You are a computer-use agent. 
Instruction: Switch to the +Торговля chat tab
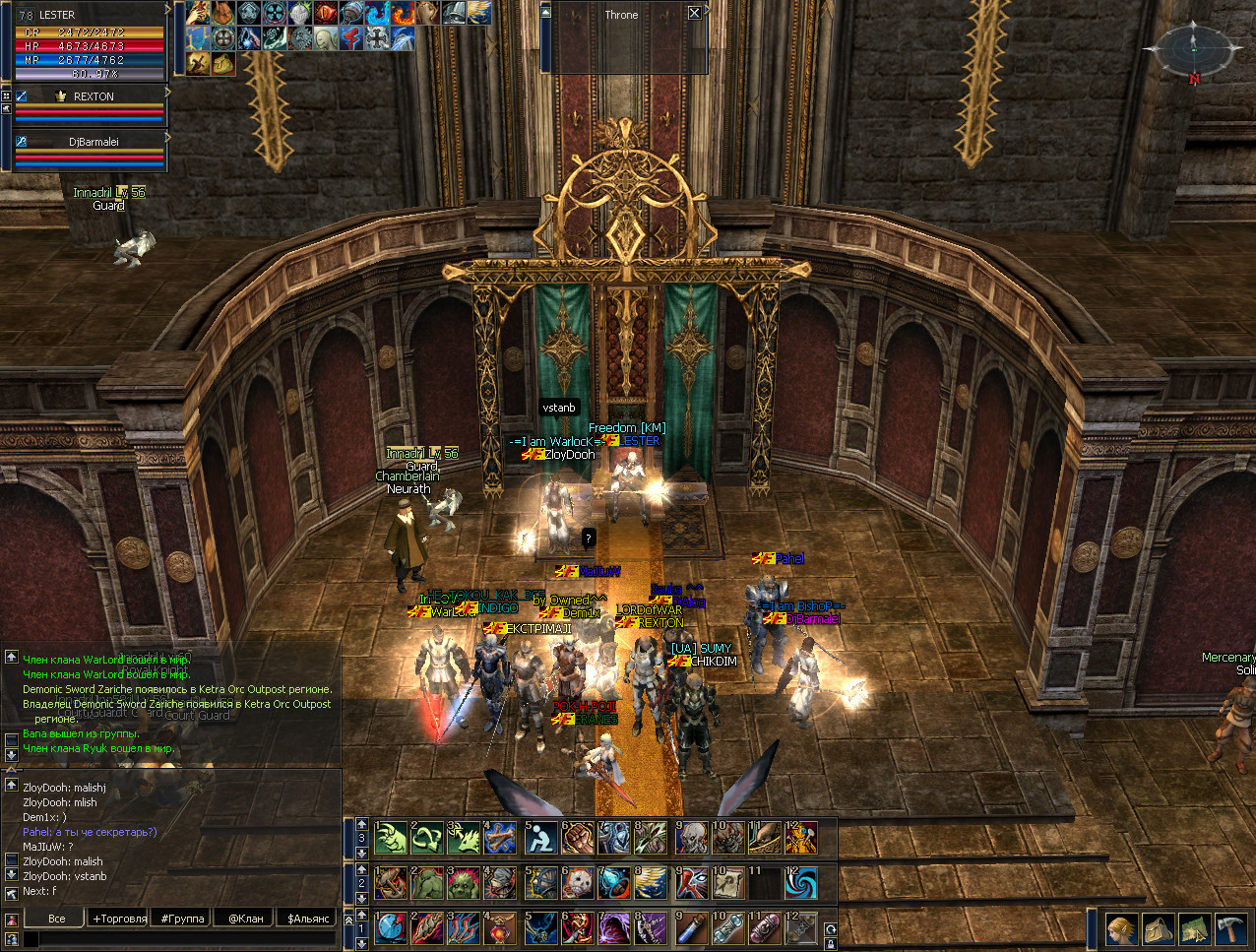[x=120, y=919]
